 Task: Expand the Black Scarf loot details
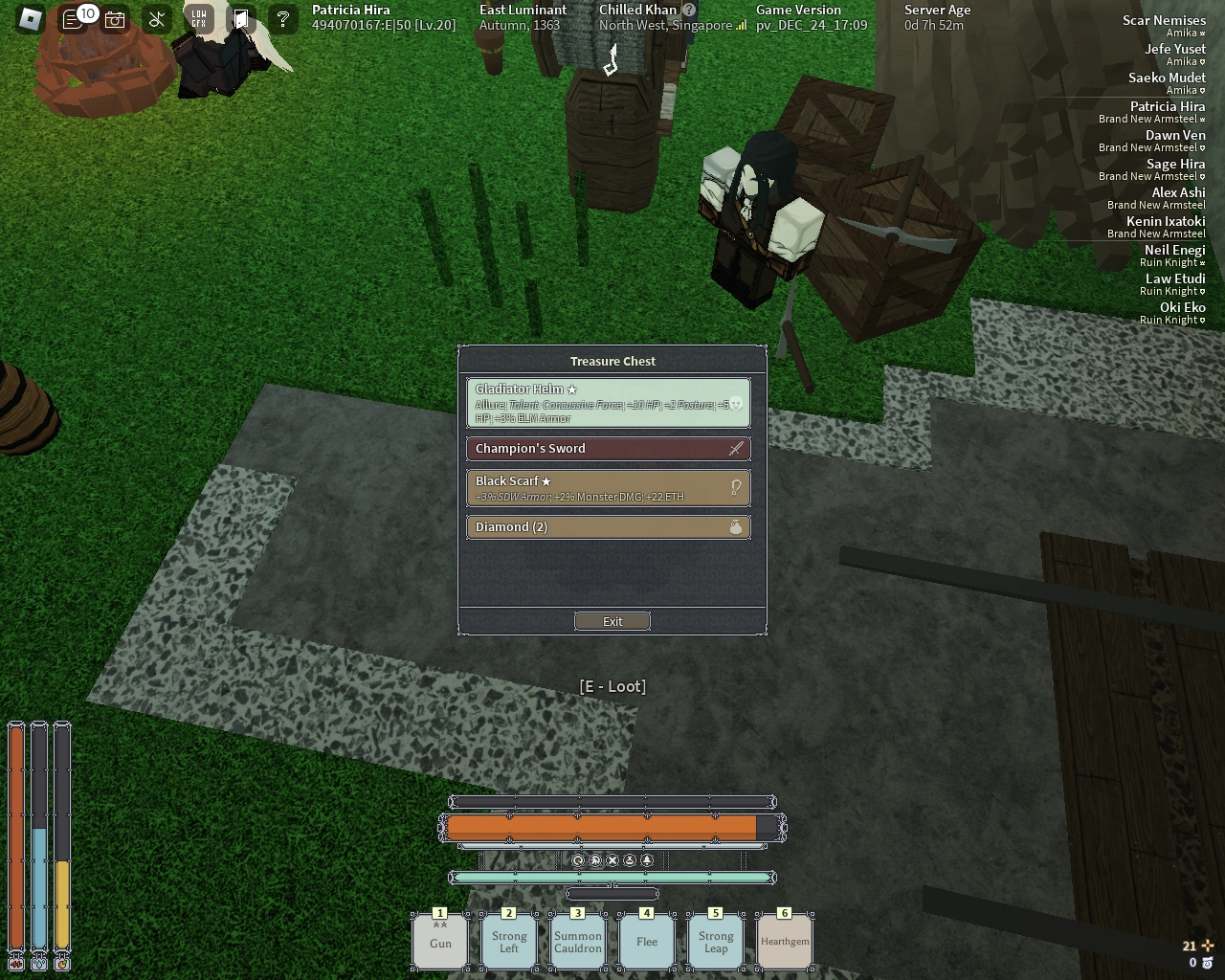(x=609, y=487)
